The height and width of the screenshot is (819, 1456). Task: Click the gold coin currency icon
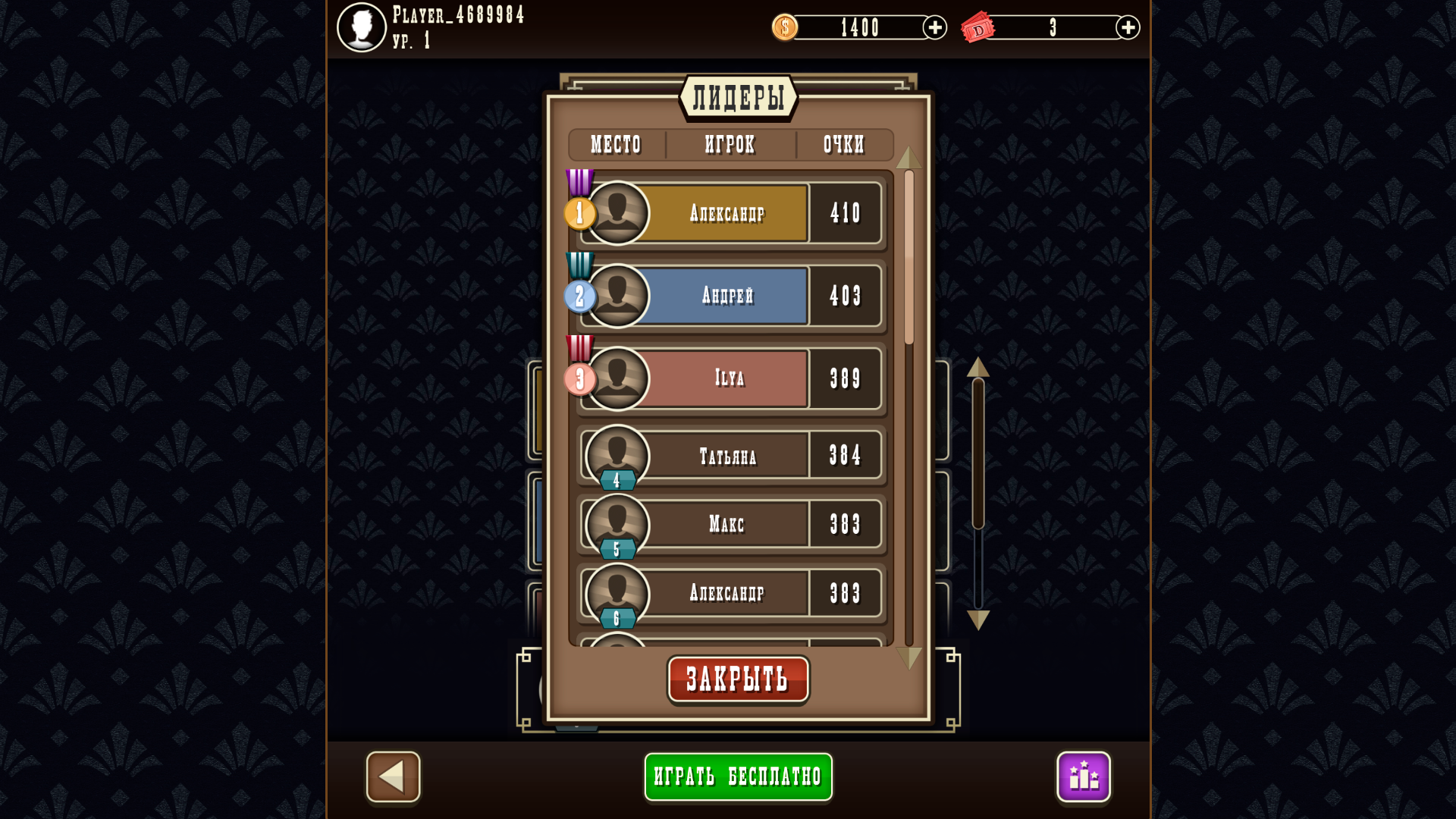tap(785, 27)
